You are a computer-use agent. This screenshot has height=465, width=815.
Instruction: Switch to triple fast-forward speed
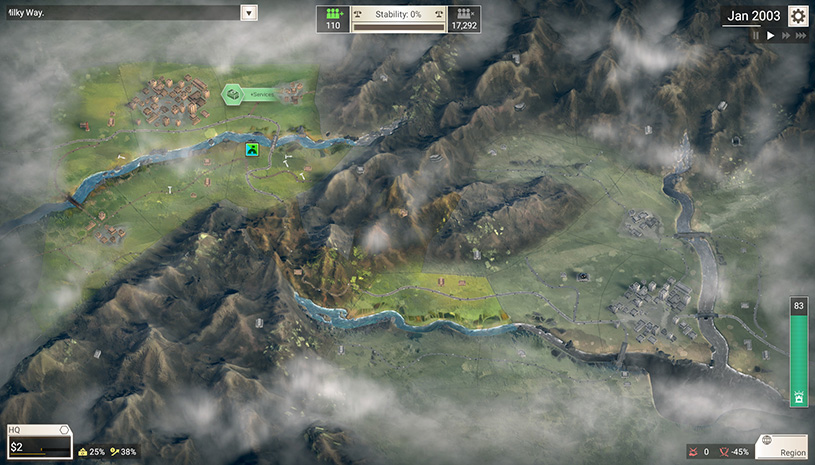click(x=801, y=36)
